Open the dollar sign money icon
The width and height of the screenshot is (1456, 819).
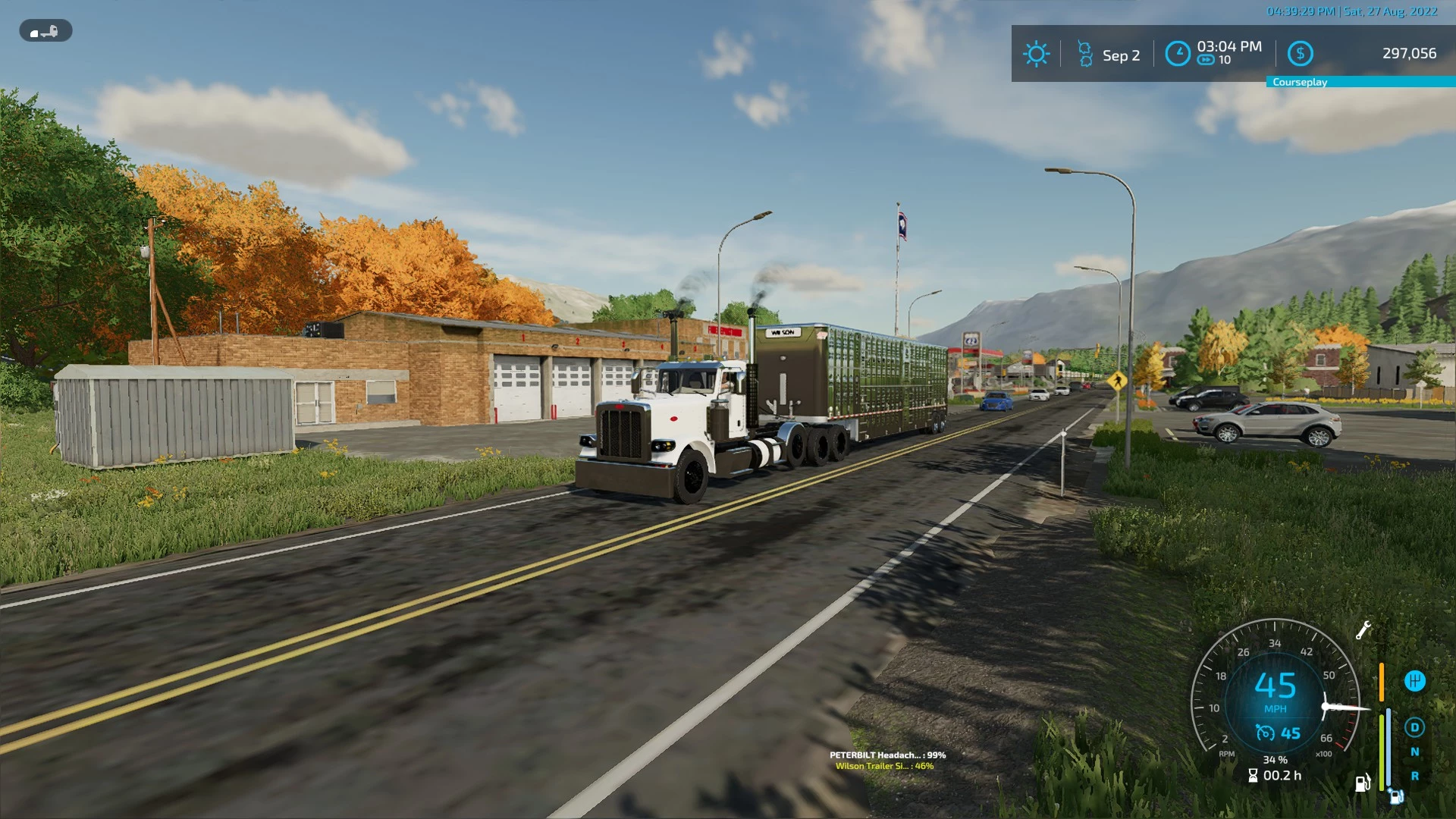(x=1301, y=53)
